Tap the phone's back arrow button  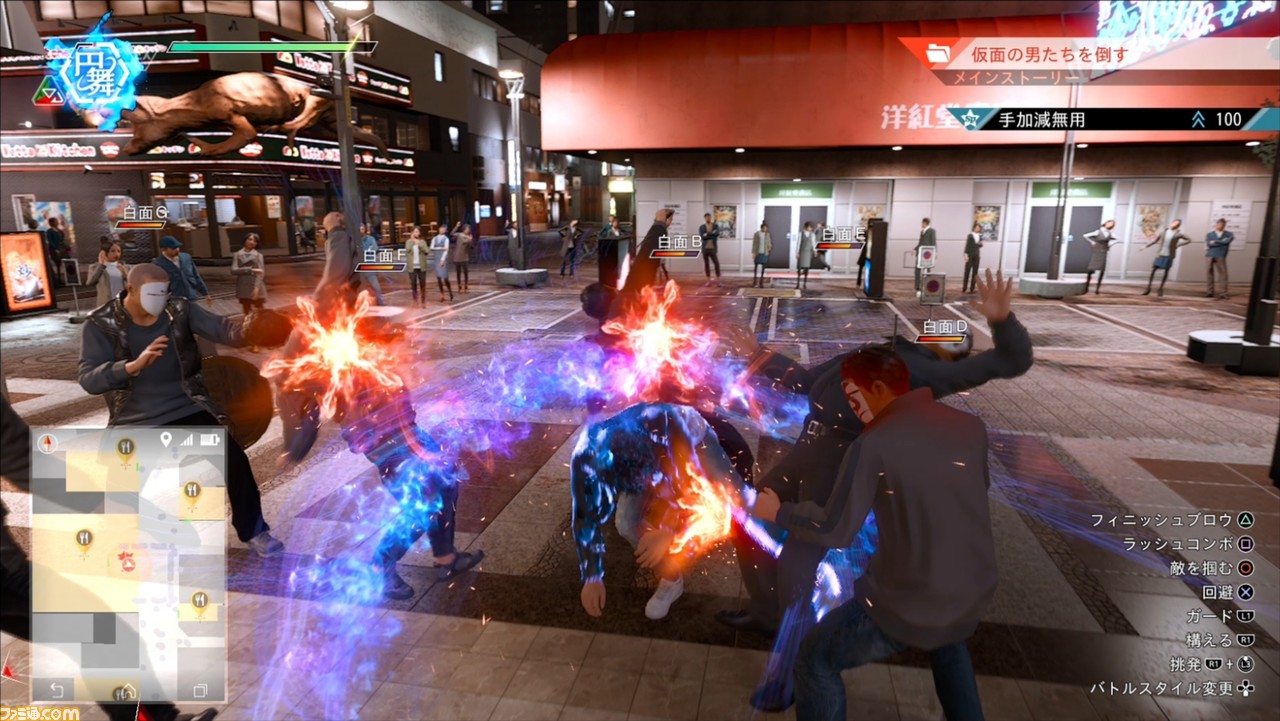(x=56, y=690)
